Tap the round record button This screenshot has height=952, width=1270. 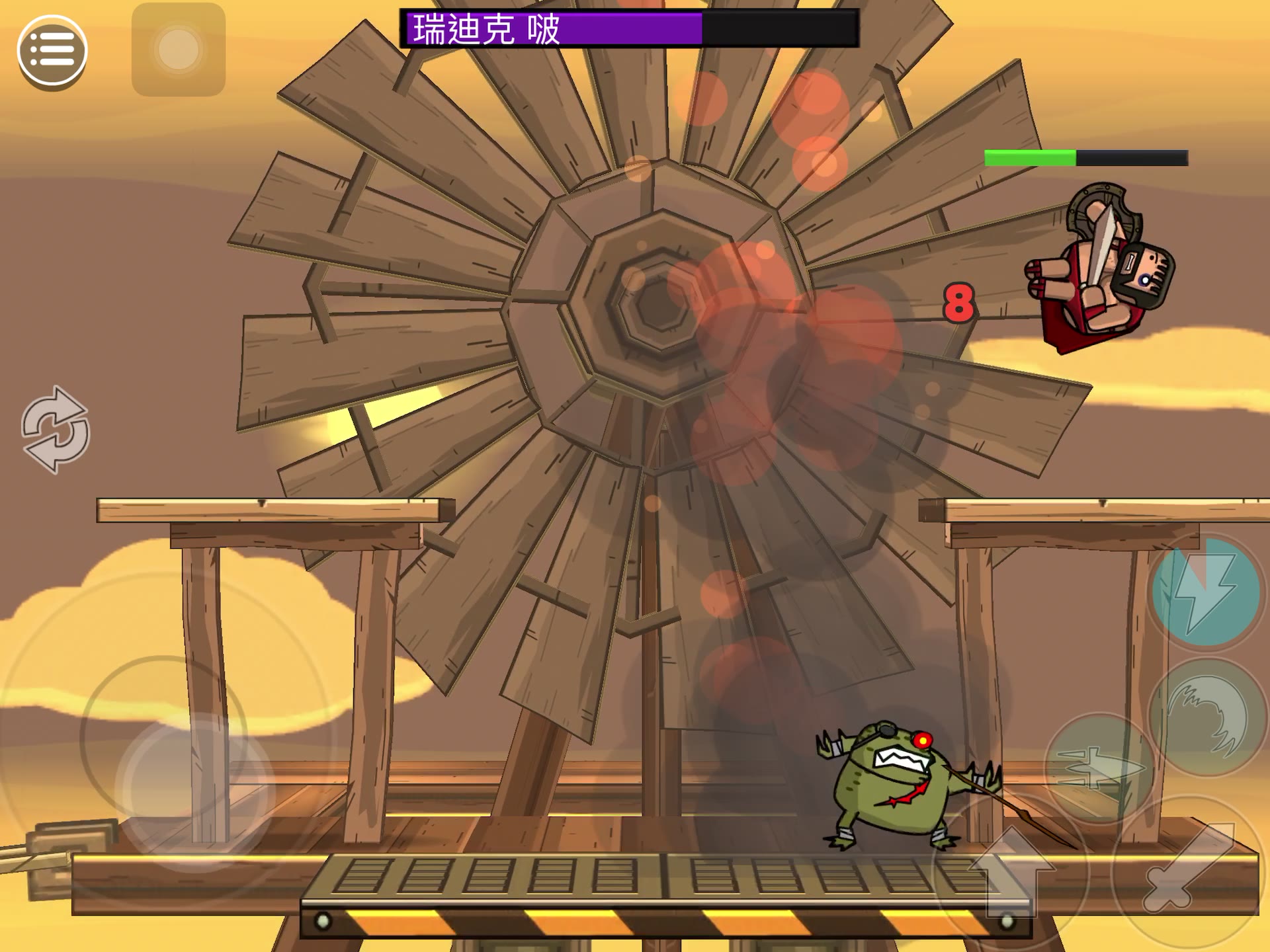(x=179, y=50)
